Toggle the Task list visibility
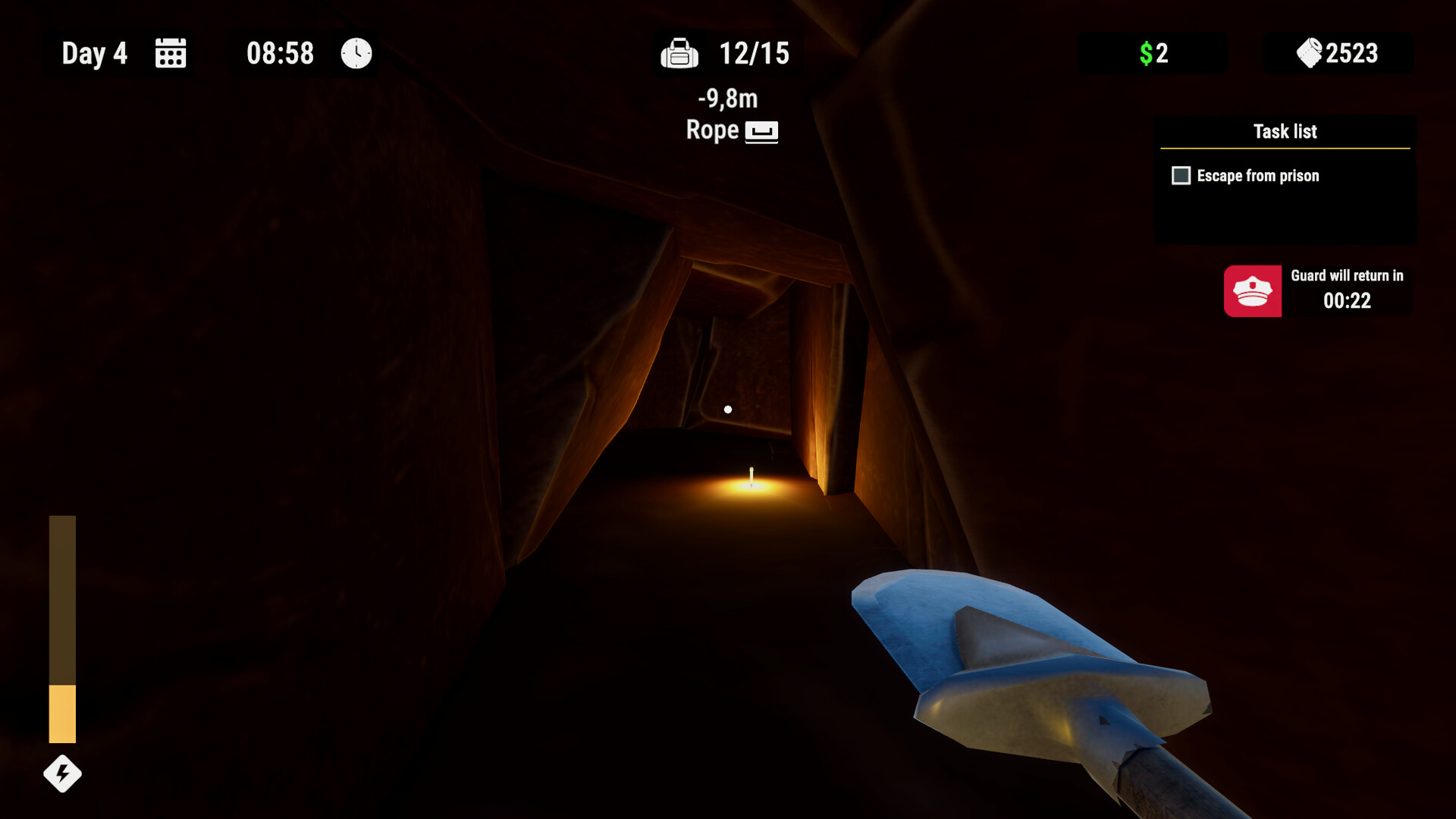Image resolution: width=1456 pixels, height=819 pixels. [1287, 131]
